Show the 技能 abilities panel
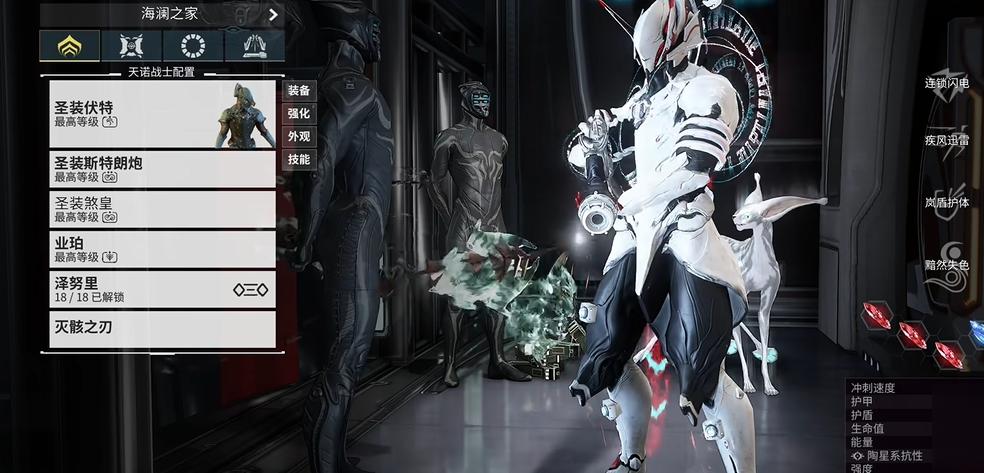984x473 pixels. click(x=299, y=160)
